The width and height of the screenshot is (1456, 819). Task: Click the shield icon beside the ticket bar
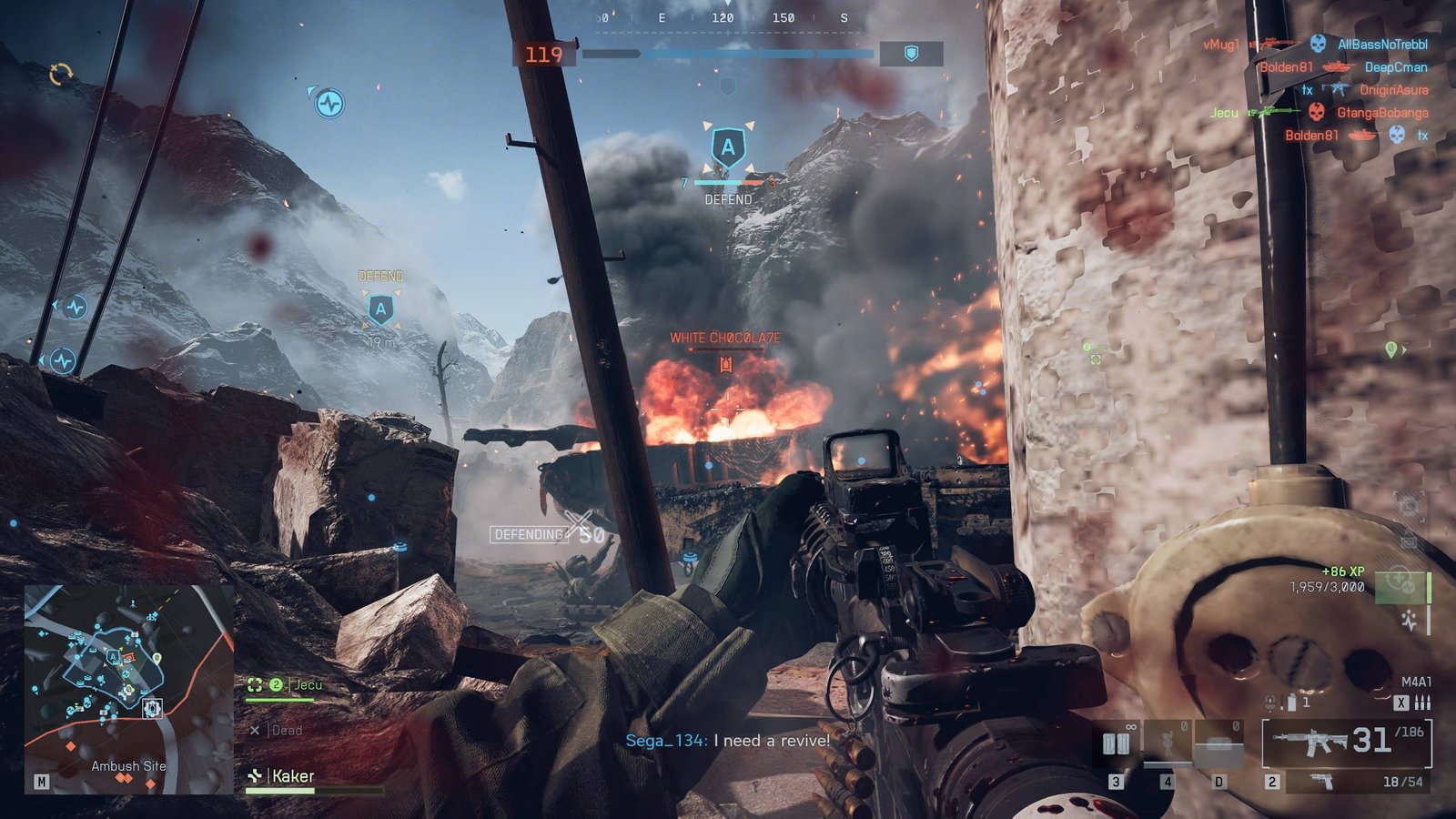pos(911,55)
